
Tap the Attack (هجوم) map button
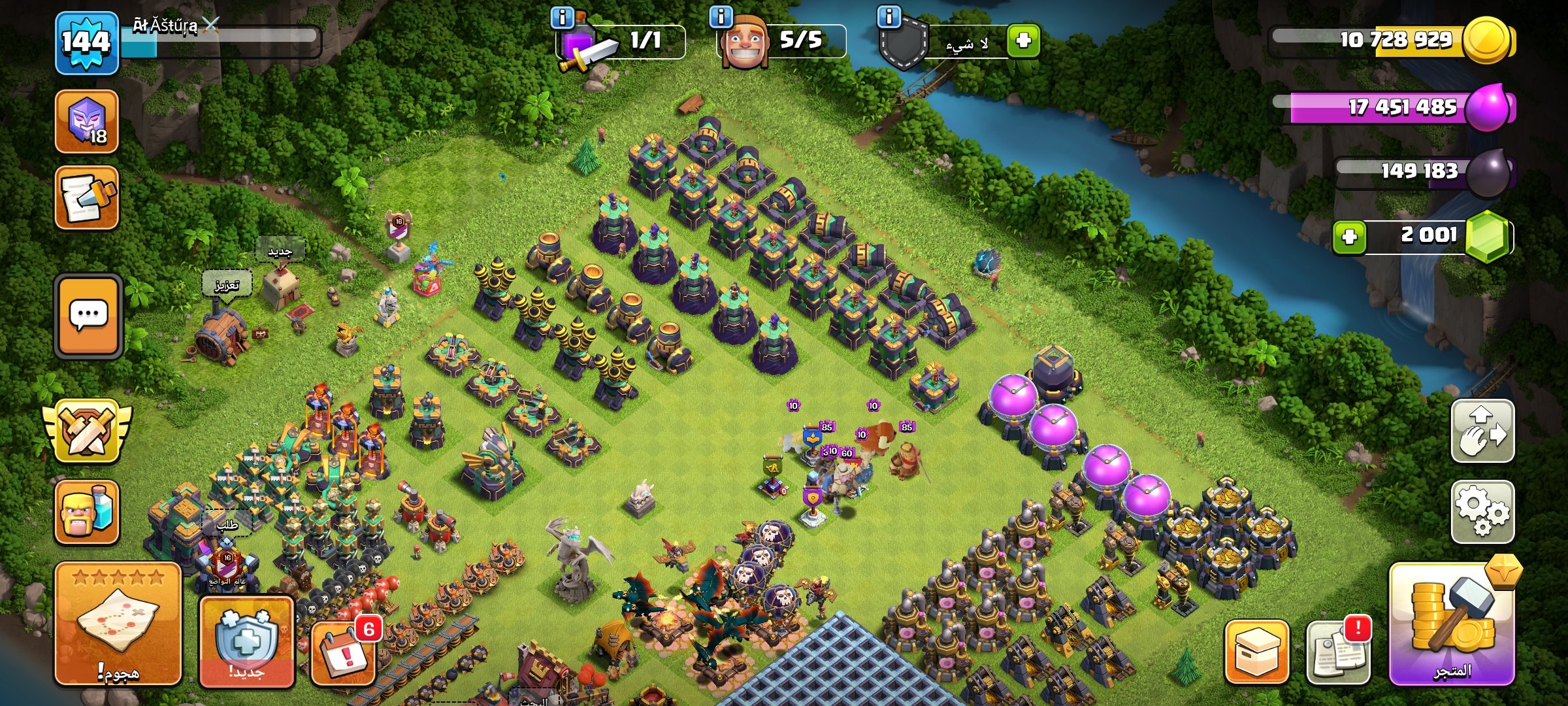[x=118, y=624]
